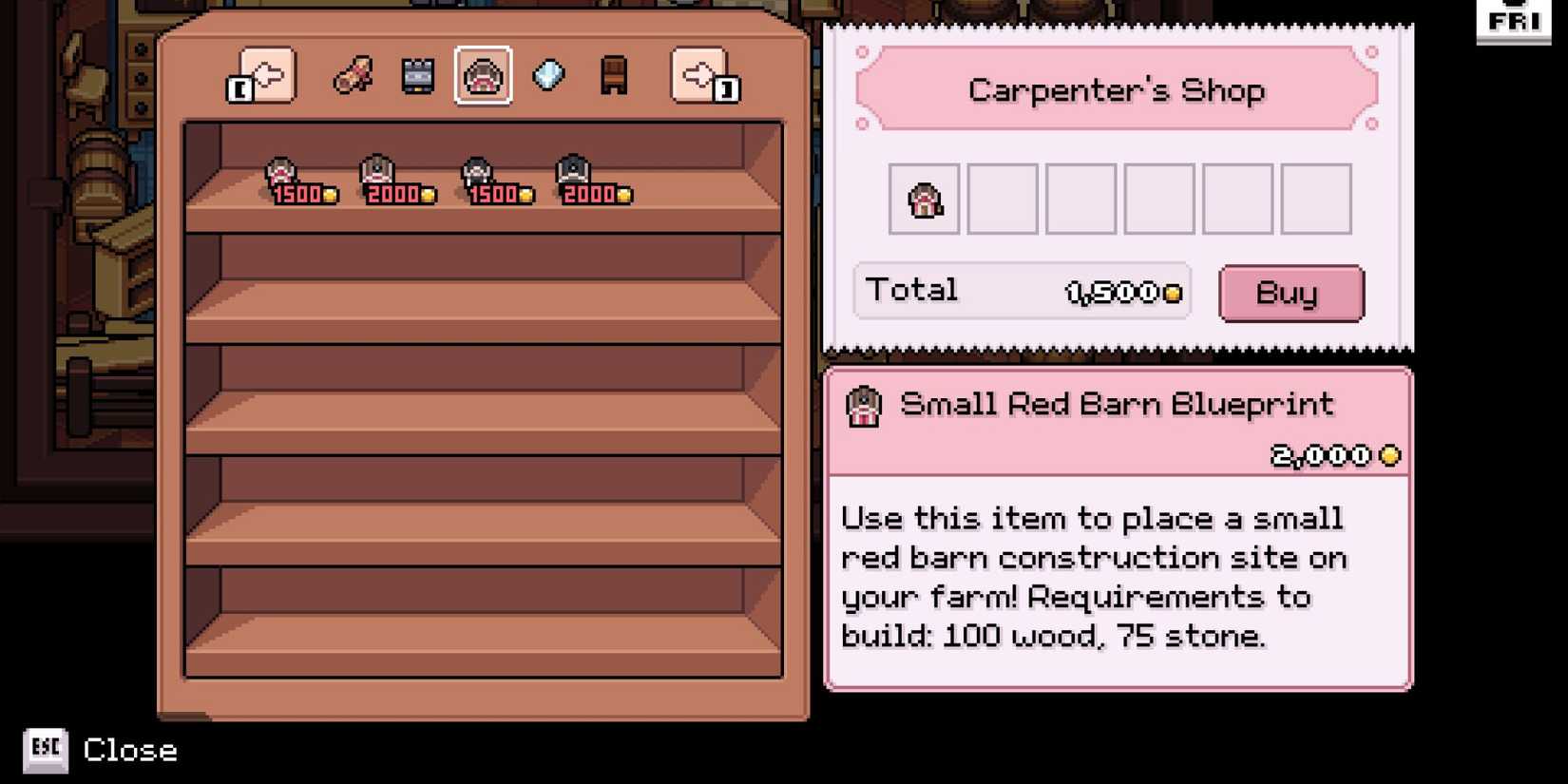Click the Total price display showing 1,500

(1022, 290)
